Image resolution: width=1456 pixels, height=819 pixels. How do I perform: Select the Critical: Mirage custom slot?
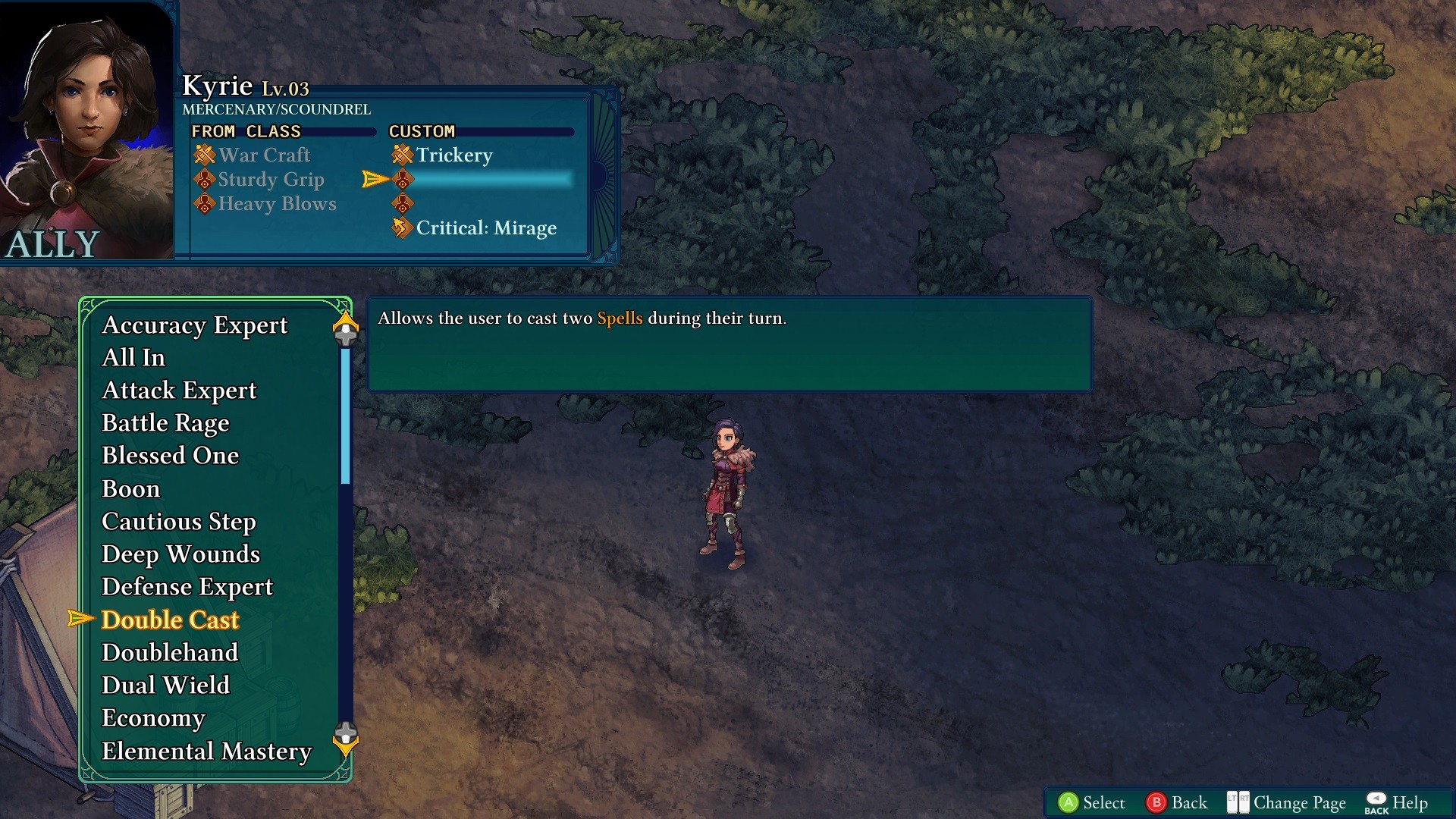coord(485,228)
